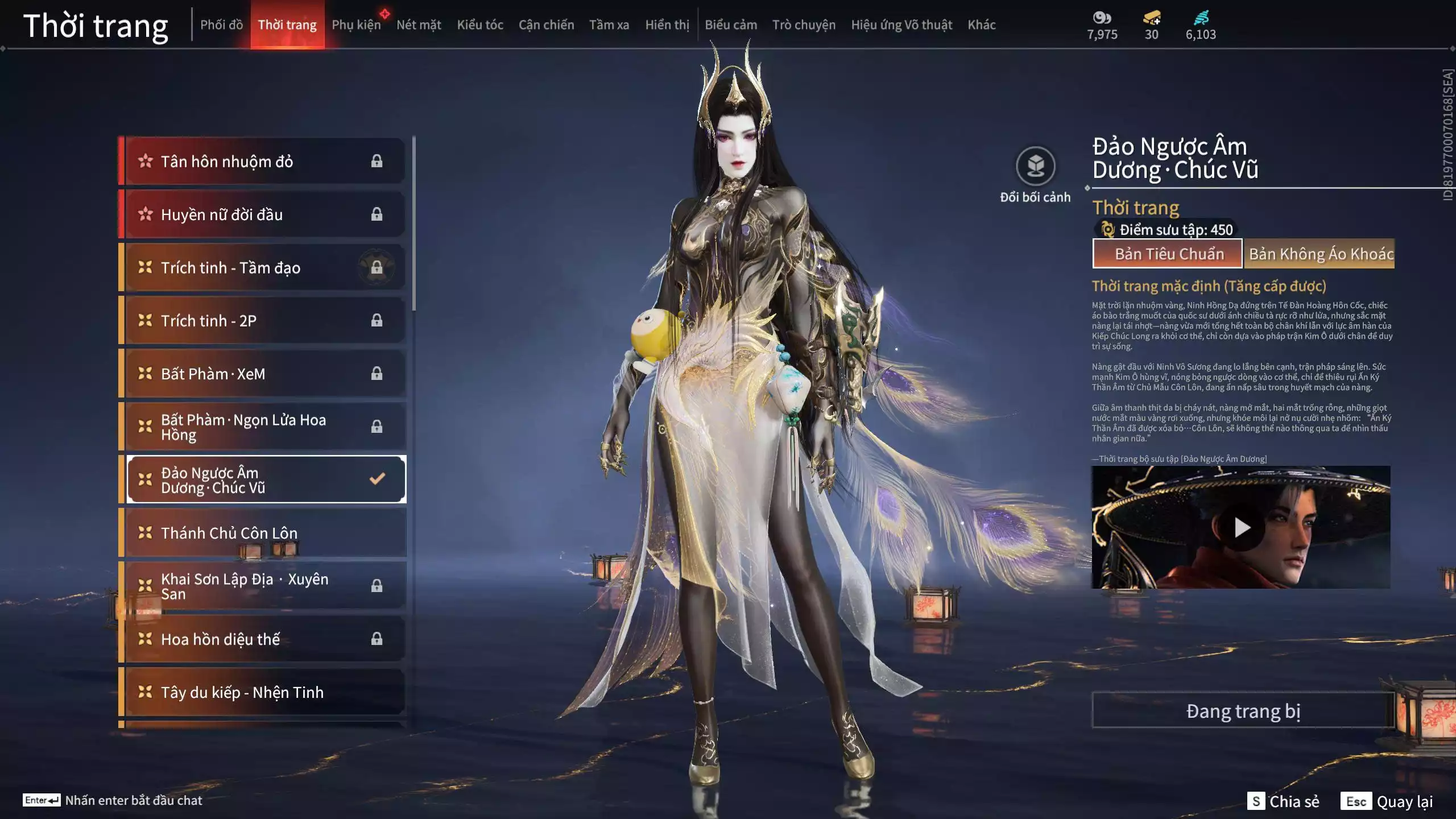The width and height of the screenshot is (1456, 819).
Task: Click the blue currency icon showing 6,103
Action: 1200,18
